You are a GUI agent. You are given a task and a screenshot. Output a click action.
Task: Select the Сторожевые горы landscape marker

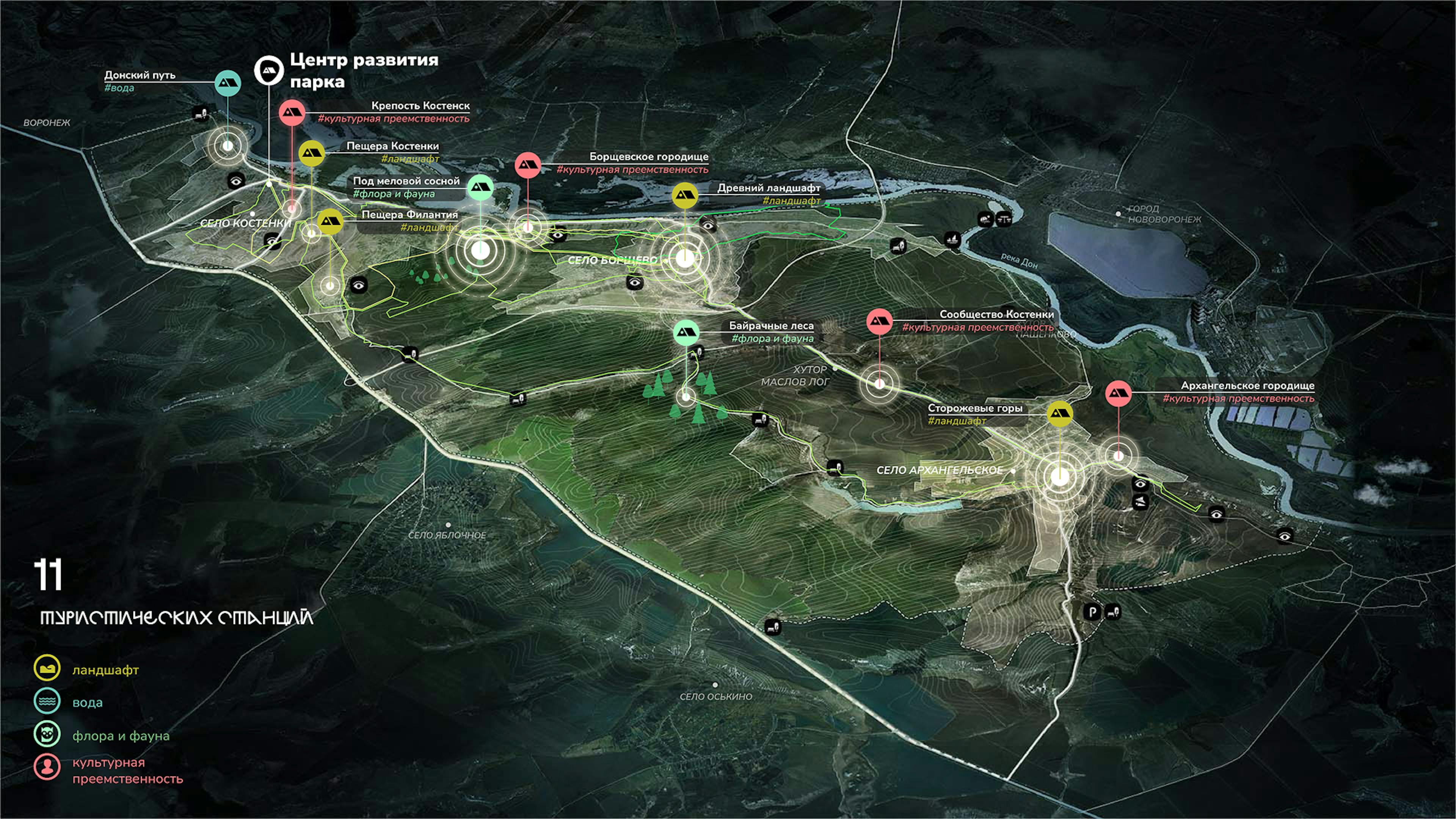1060,414
